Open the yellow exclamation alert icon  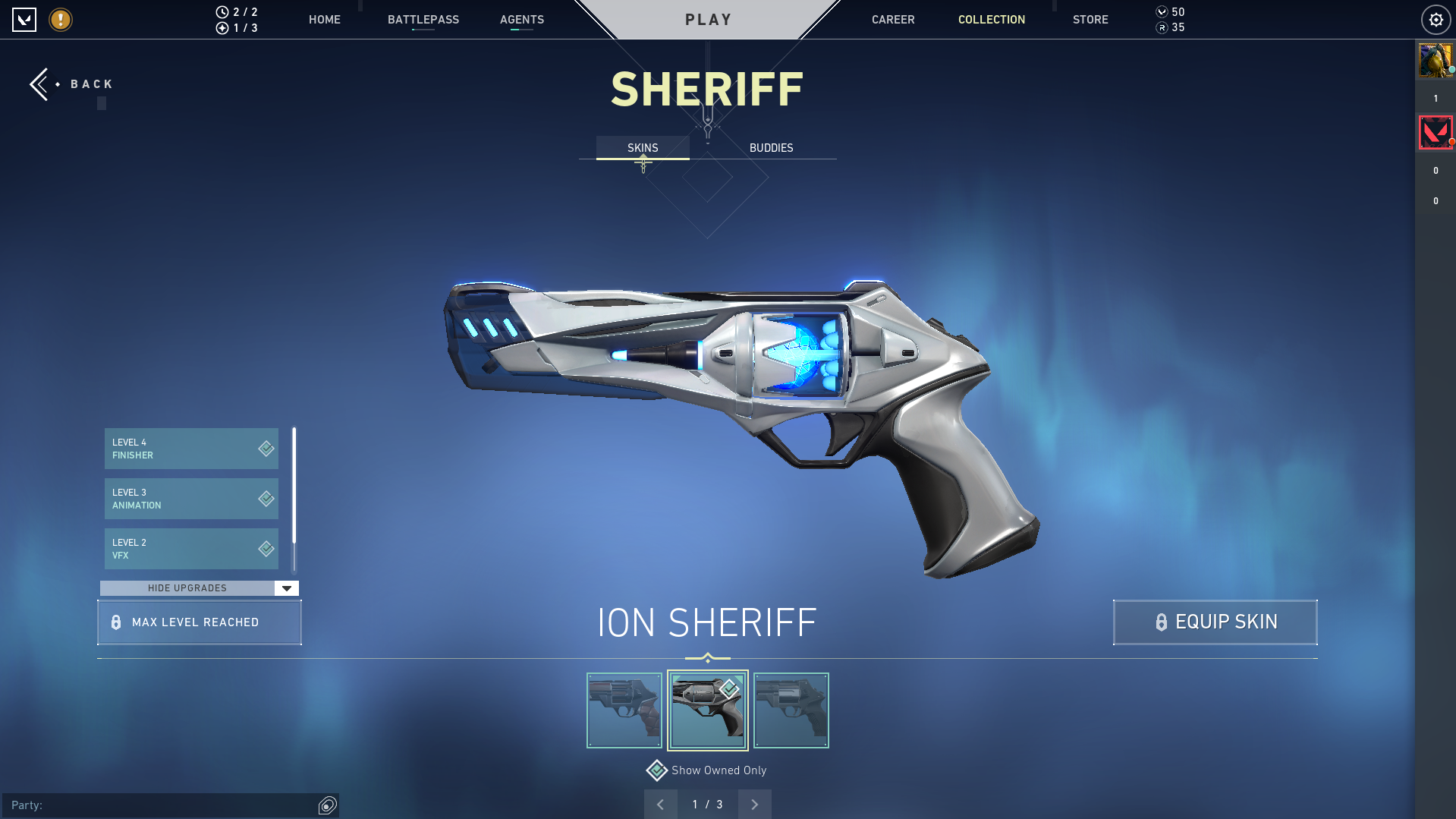click(x=61, y=20)
